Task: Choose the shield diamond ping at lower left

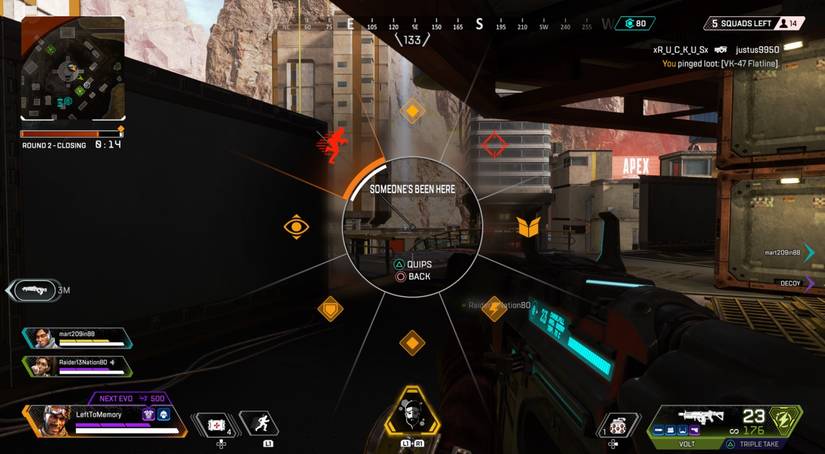Action: click(x=330, y=308)
